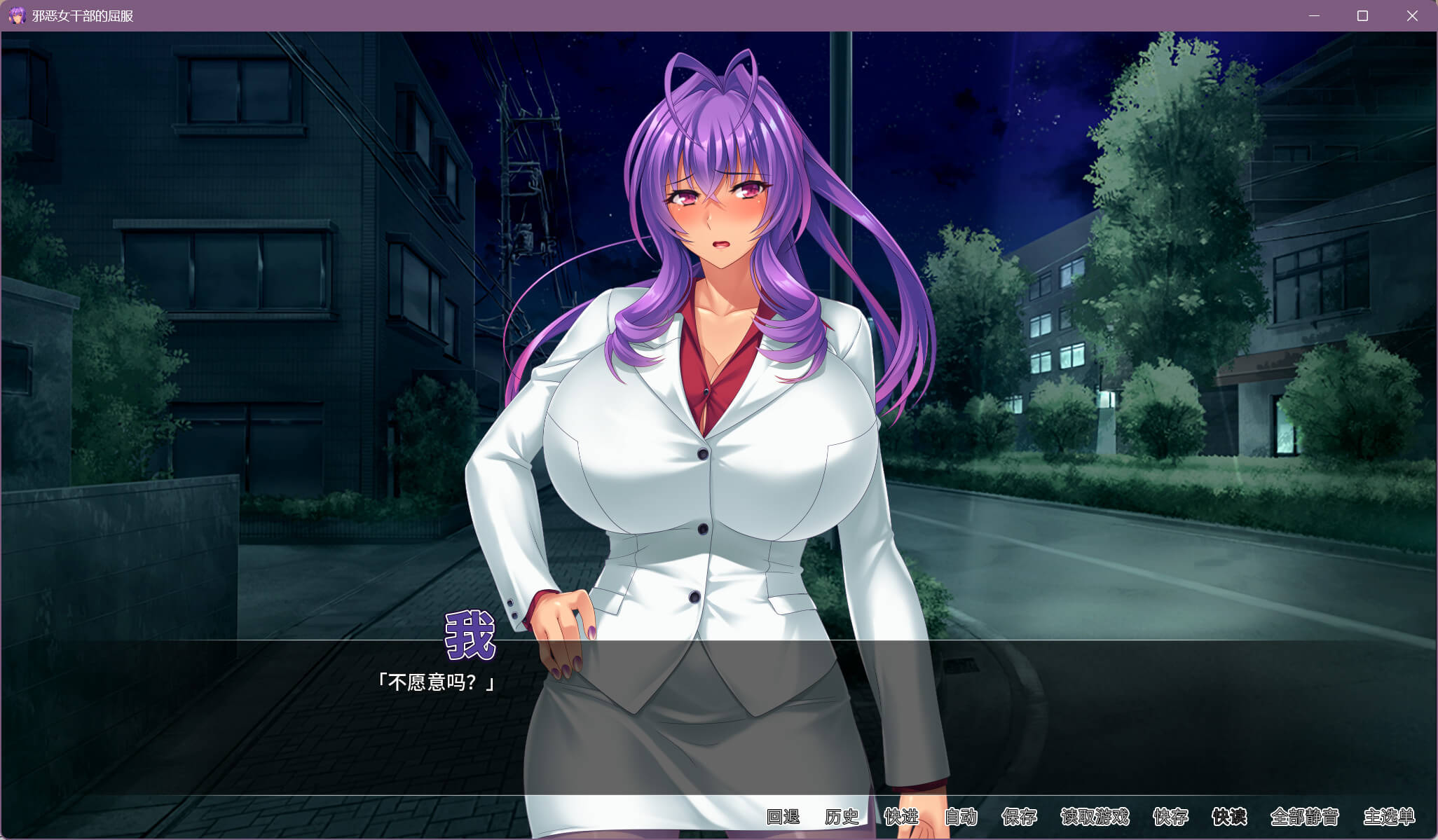Minimize the game window
1438x840 pixels.
[x=1314, y=15]
